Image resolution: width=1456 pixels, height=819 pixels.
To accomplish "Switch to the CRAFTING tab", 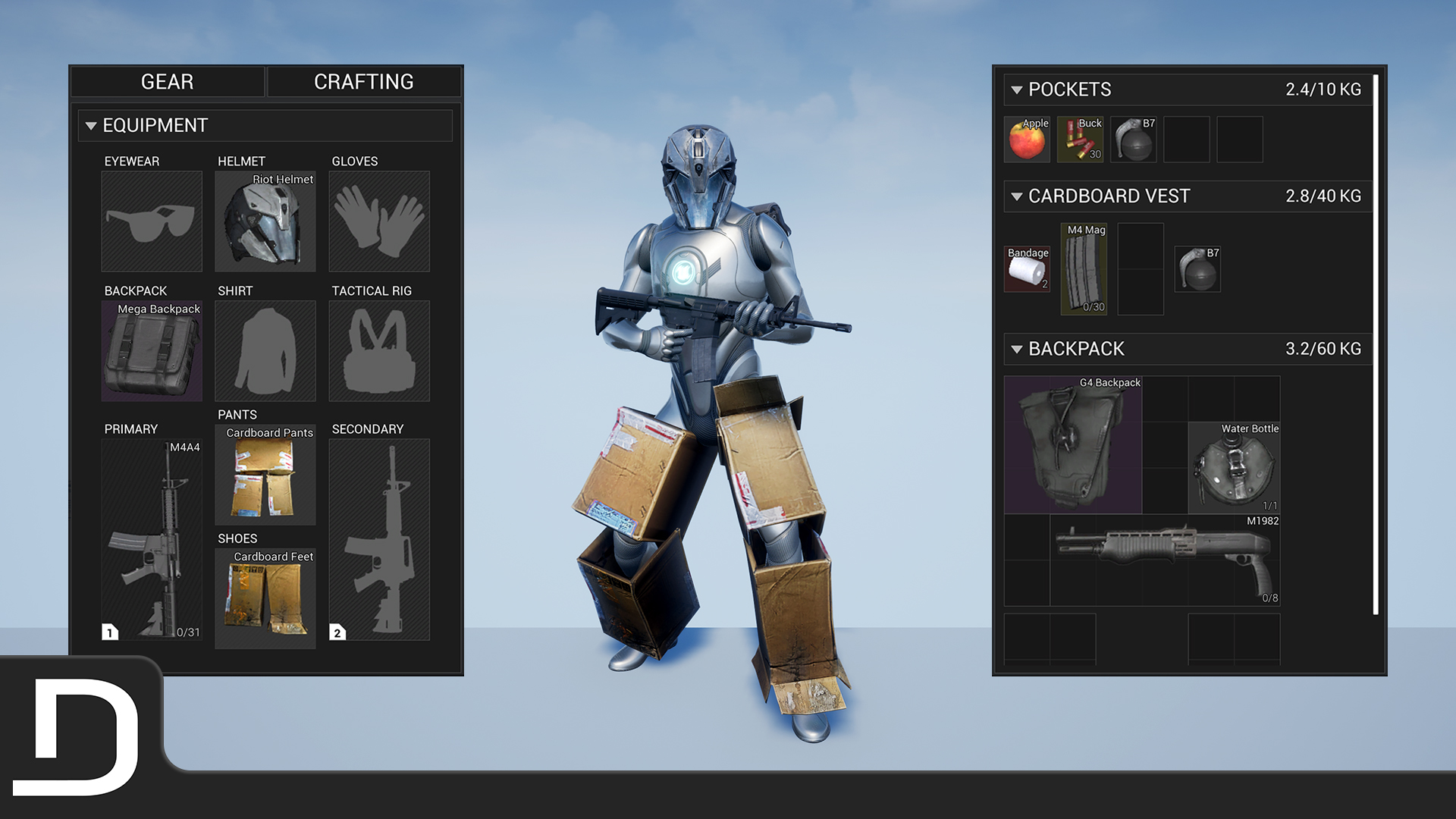I will (364, 81).
